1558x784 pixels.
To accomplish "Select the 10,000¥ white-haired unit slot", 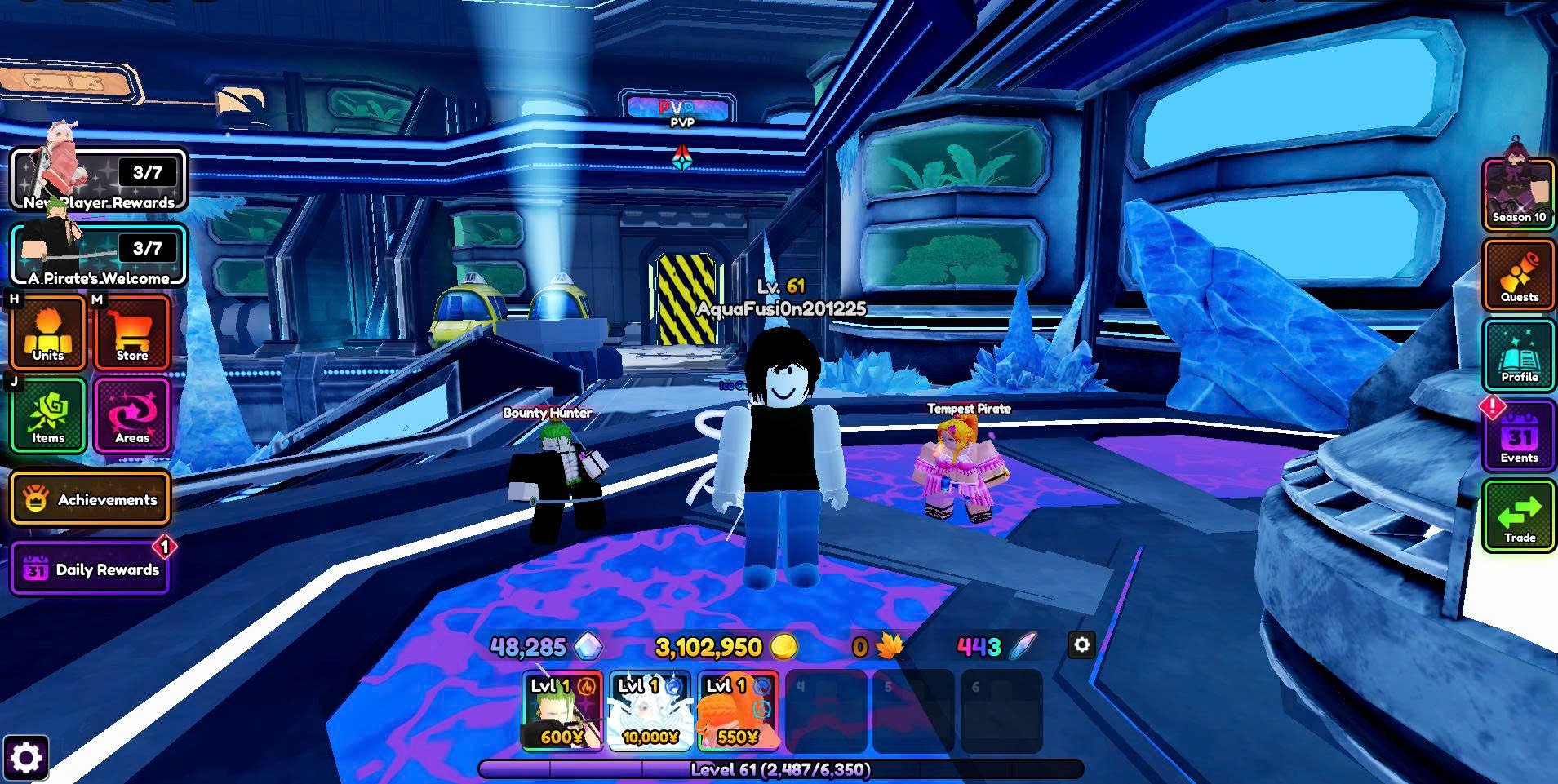I will 650,711.
